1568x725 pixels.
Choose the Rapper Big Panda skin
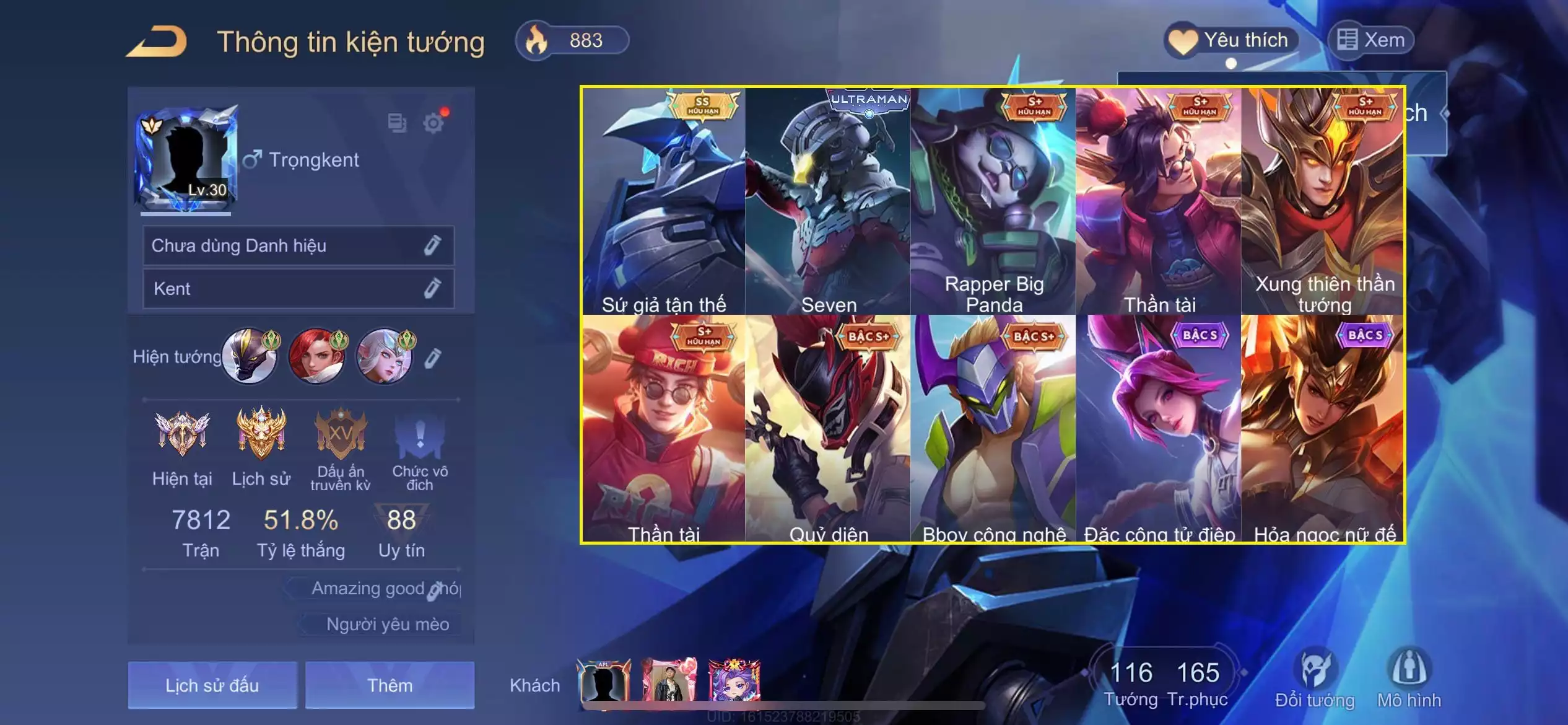994,201
